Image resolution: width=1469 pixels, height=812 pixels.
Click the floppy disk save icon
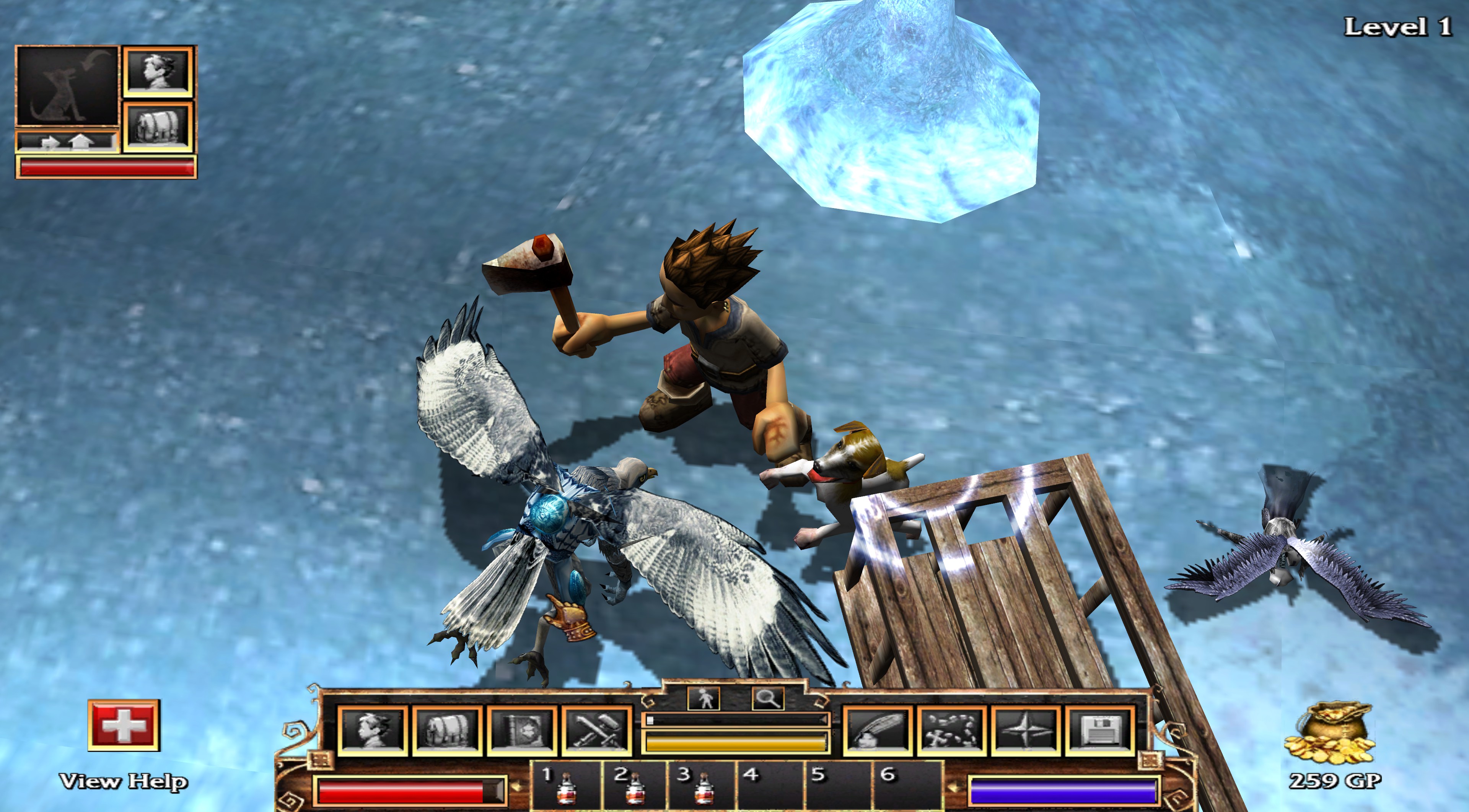[x=1099, y=730]
